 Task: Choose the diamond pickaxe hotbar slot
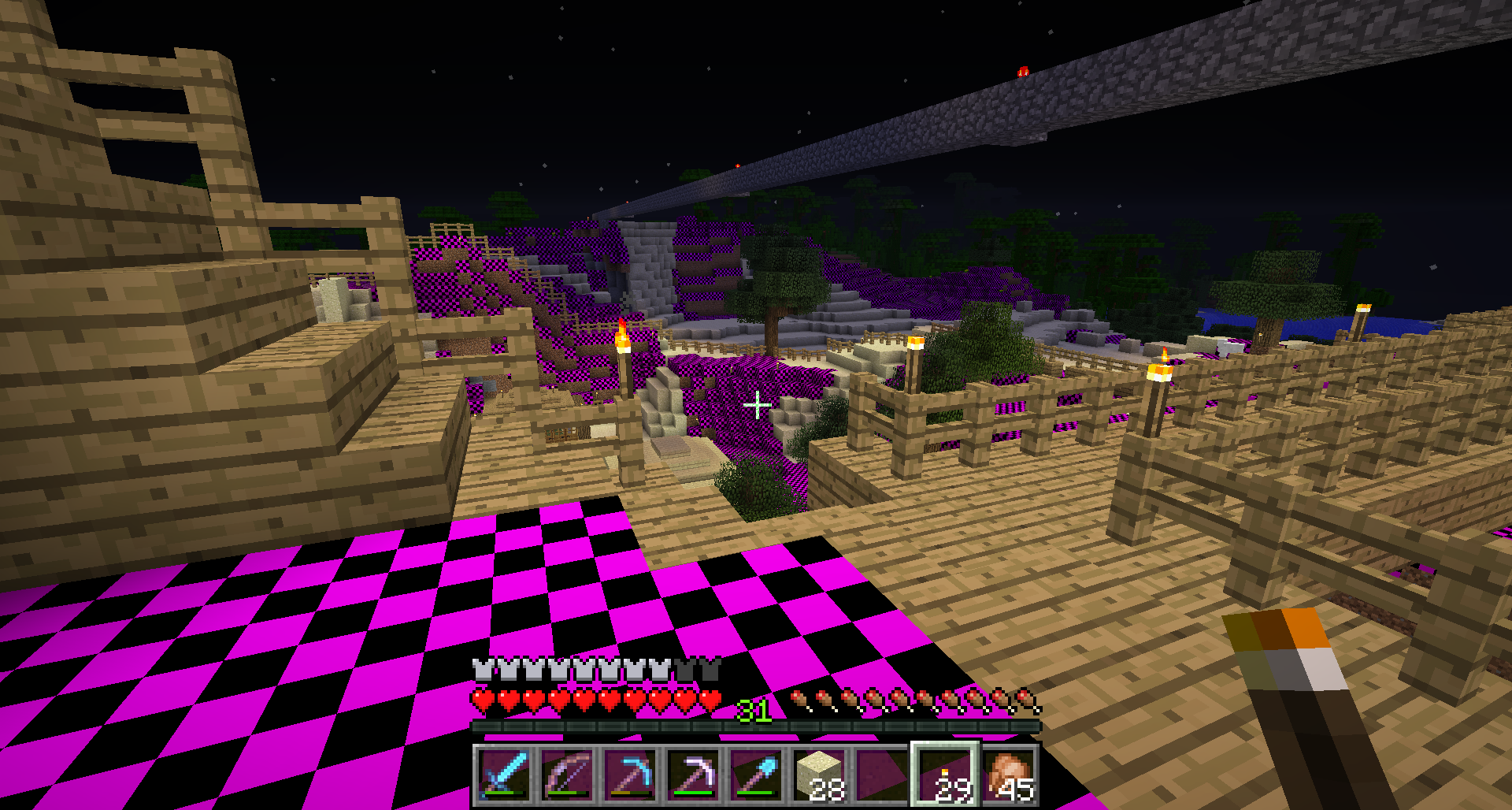click(x=630, y=775)
